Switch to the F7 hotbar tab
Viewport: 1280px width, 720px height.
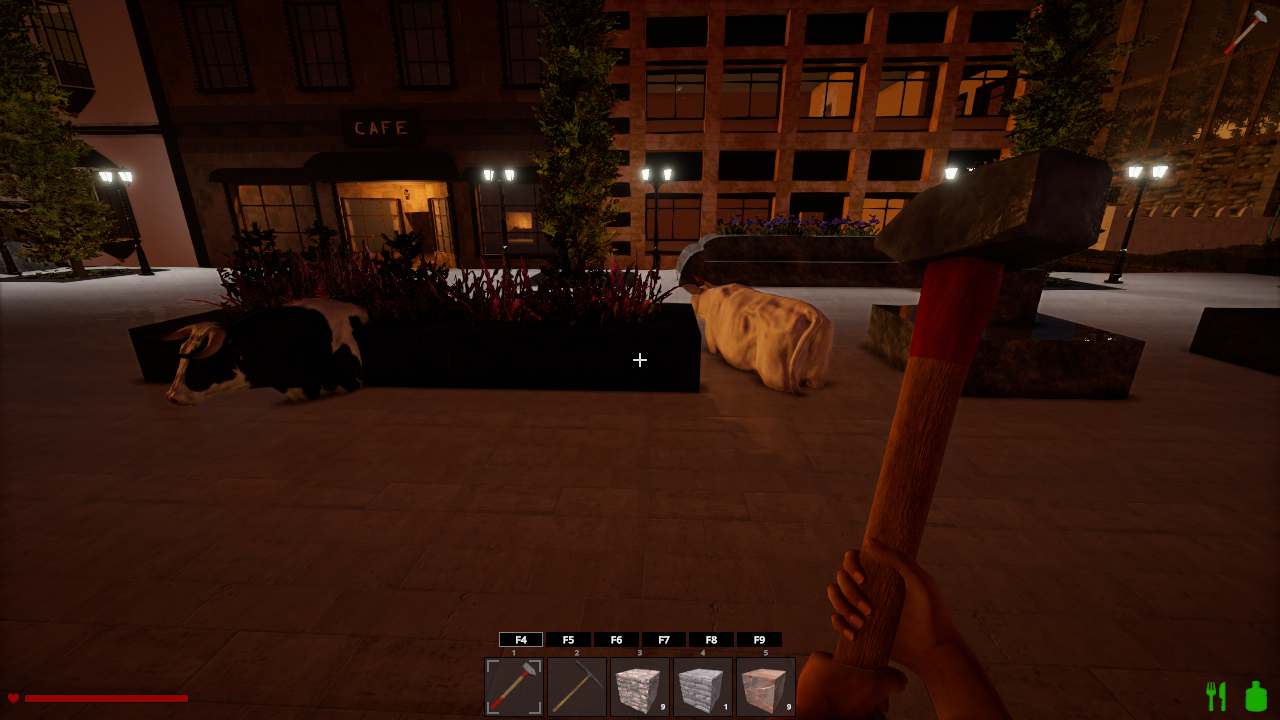click(664, 640)
